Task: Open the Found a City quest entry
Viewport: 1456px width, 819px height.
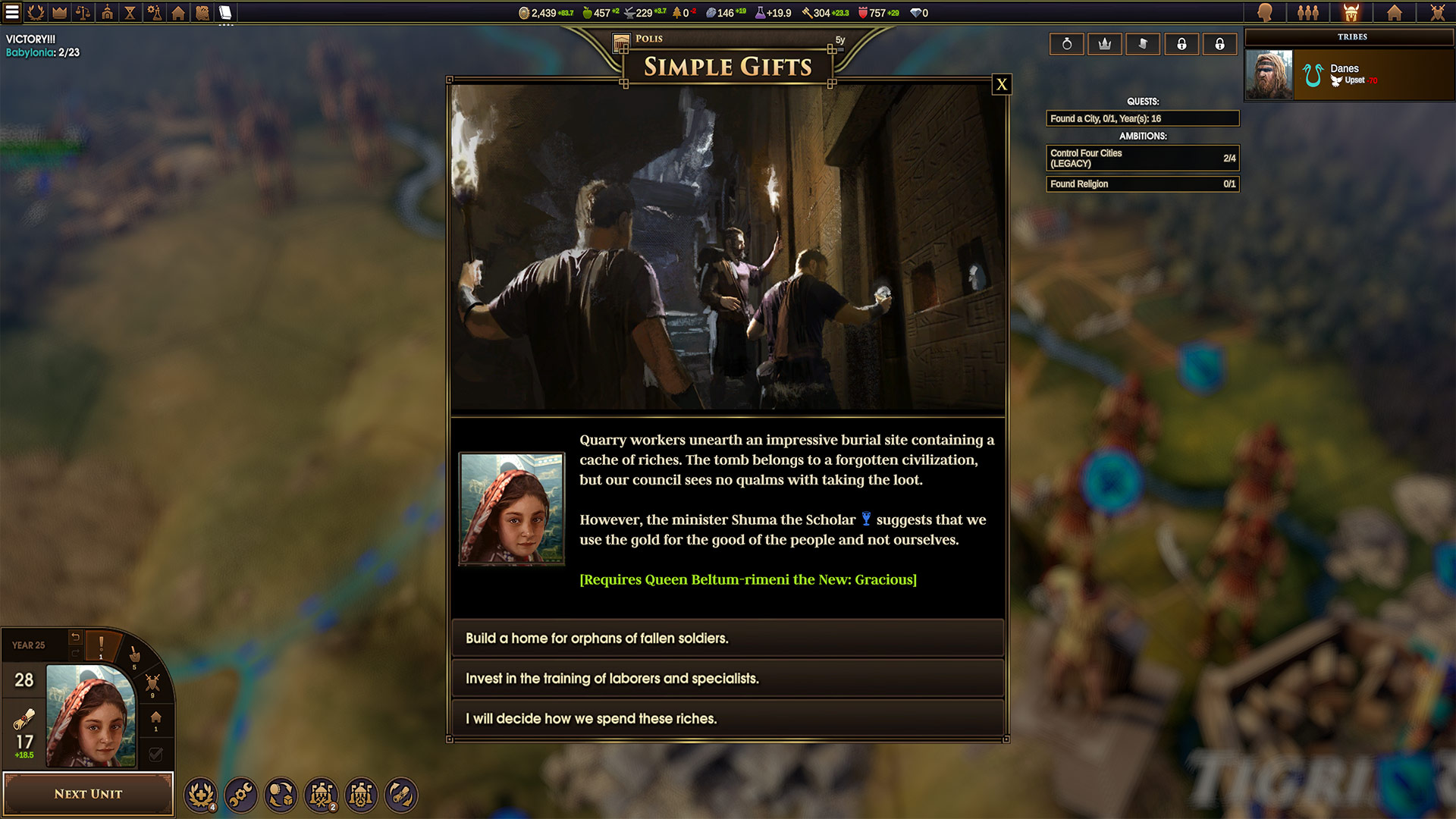Action: tap(1142, 118)
